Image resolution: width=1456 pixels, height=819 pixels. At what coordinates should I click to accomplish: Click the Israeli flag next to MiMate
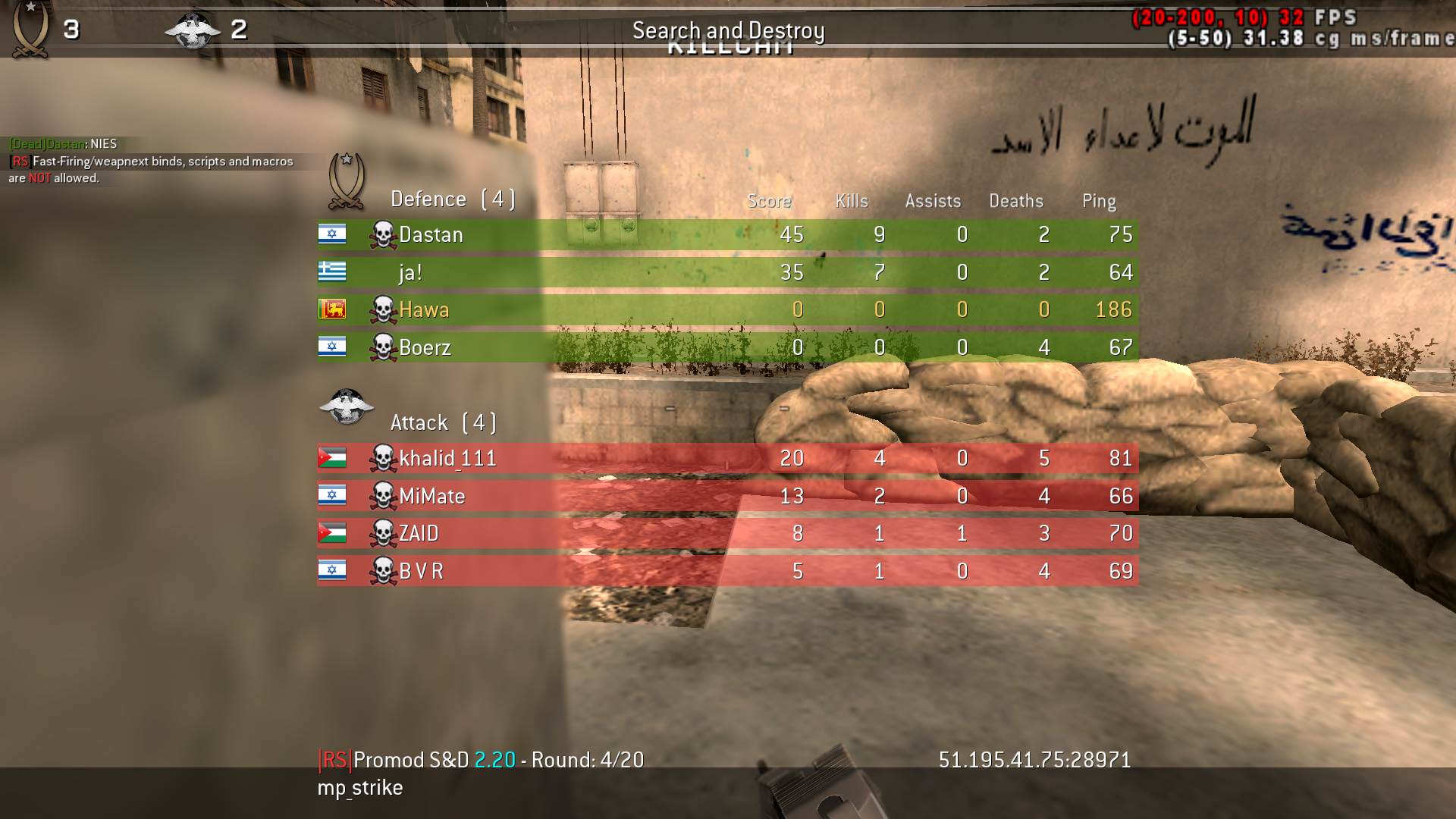point(331,496)
